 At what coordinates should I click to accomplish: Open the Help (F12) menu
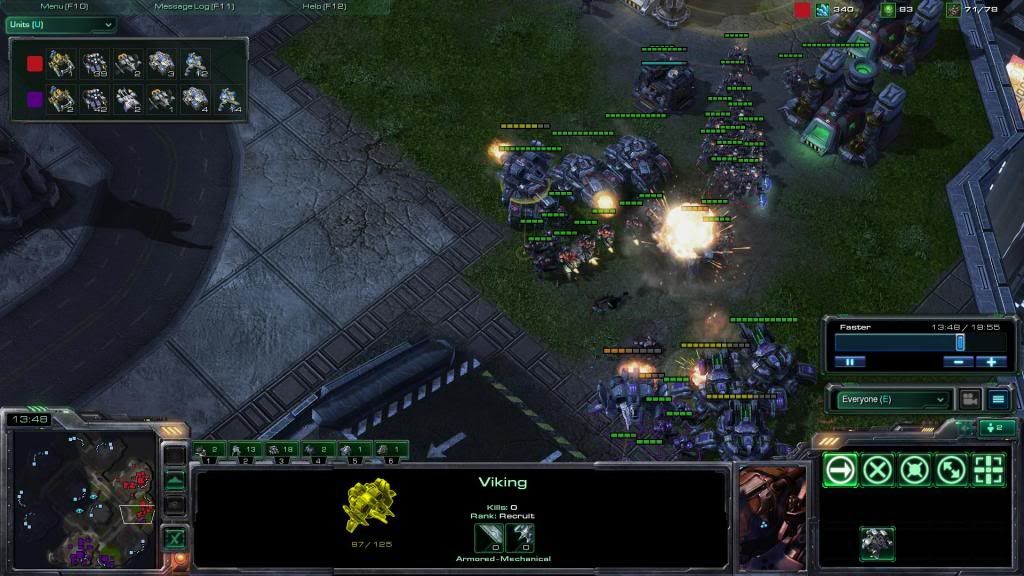324,6
